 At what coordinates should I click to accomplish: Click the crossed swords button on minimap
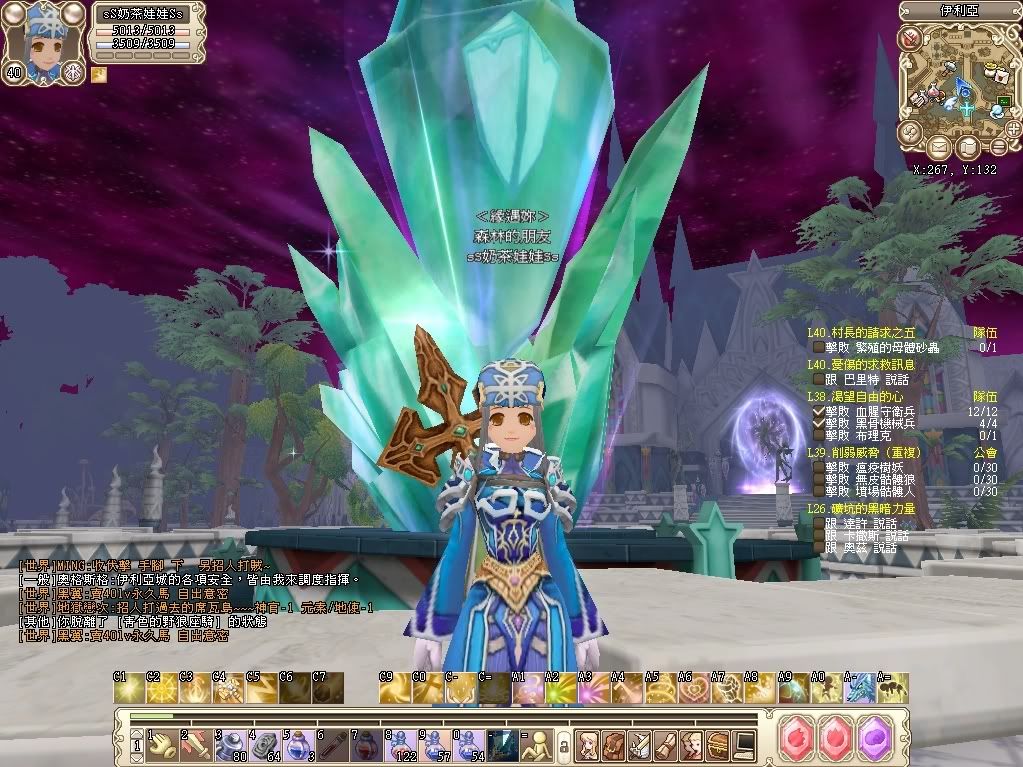(911, 39)
